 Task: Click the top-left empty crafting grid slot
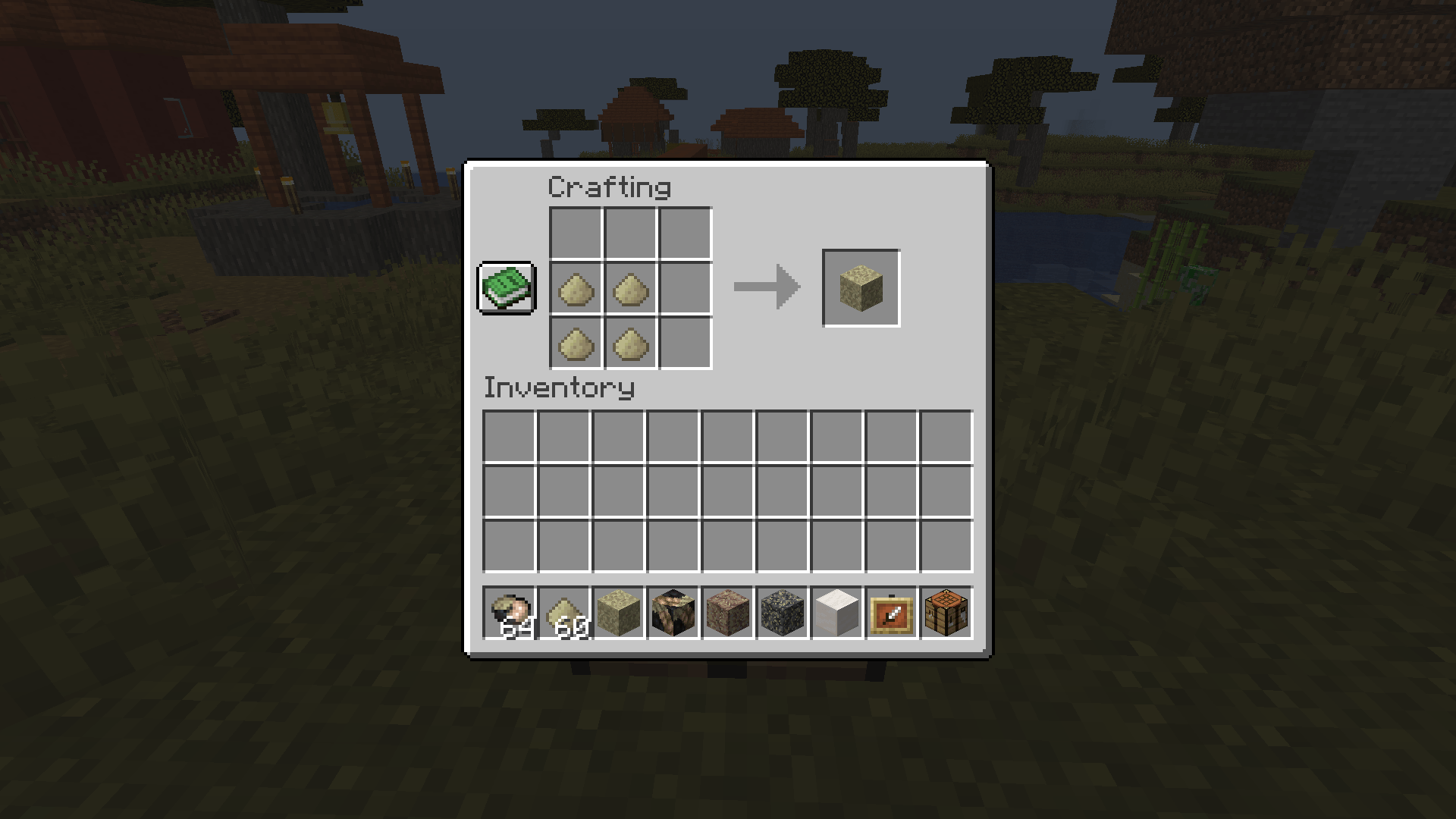[574, 234]
